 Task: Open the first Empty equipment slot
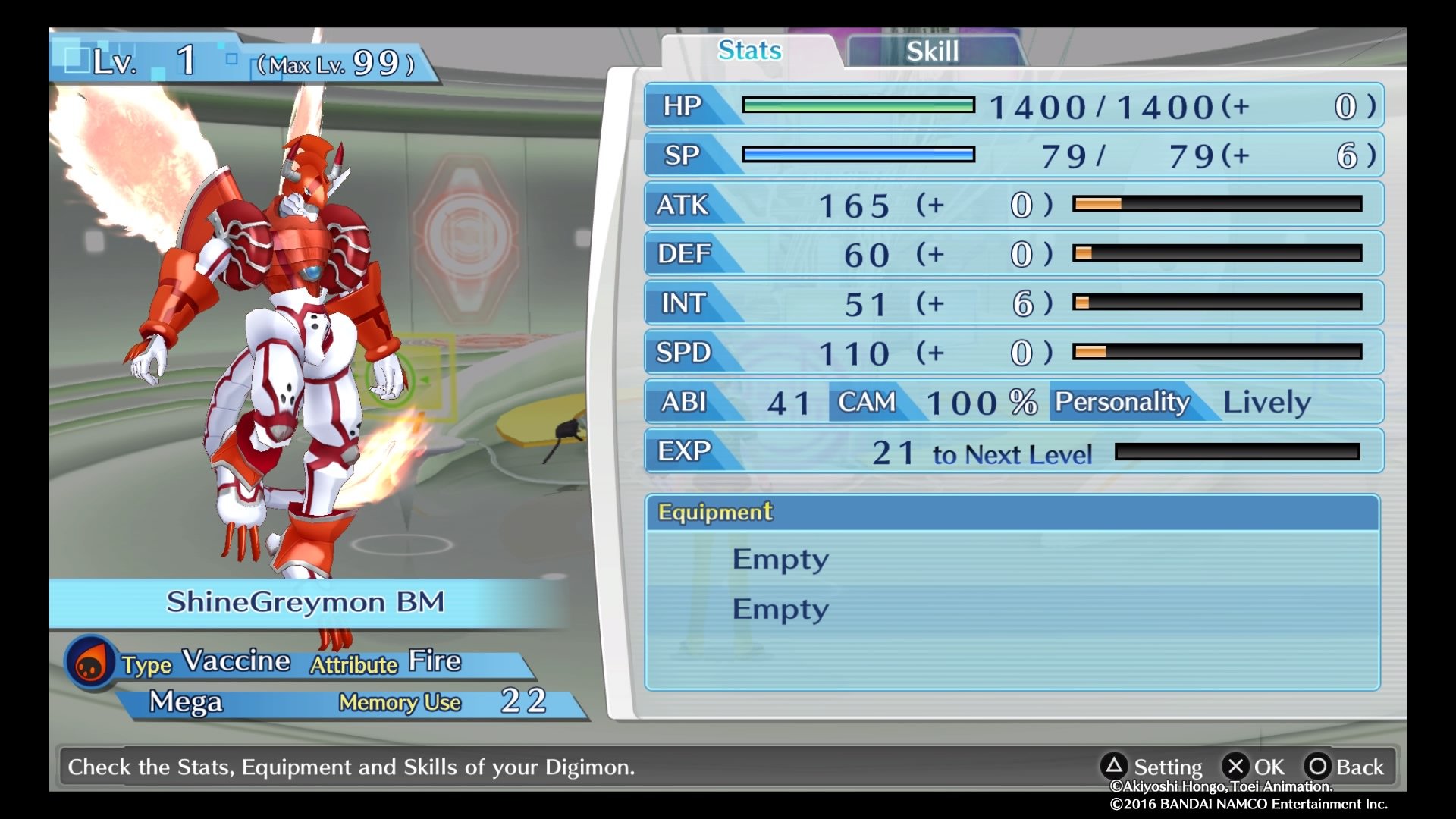tap(780, 559)
